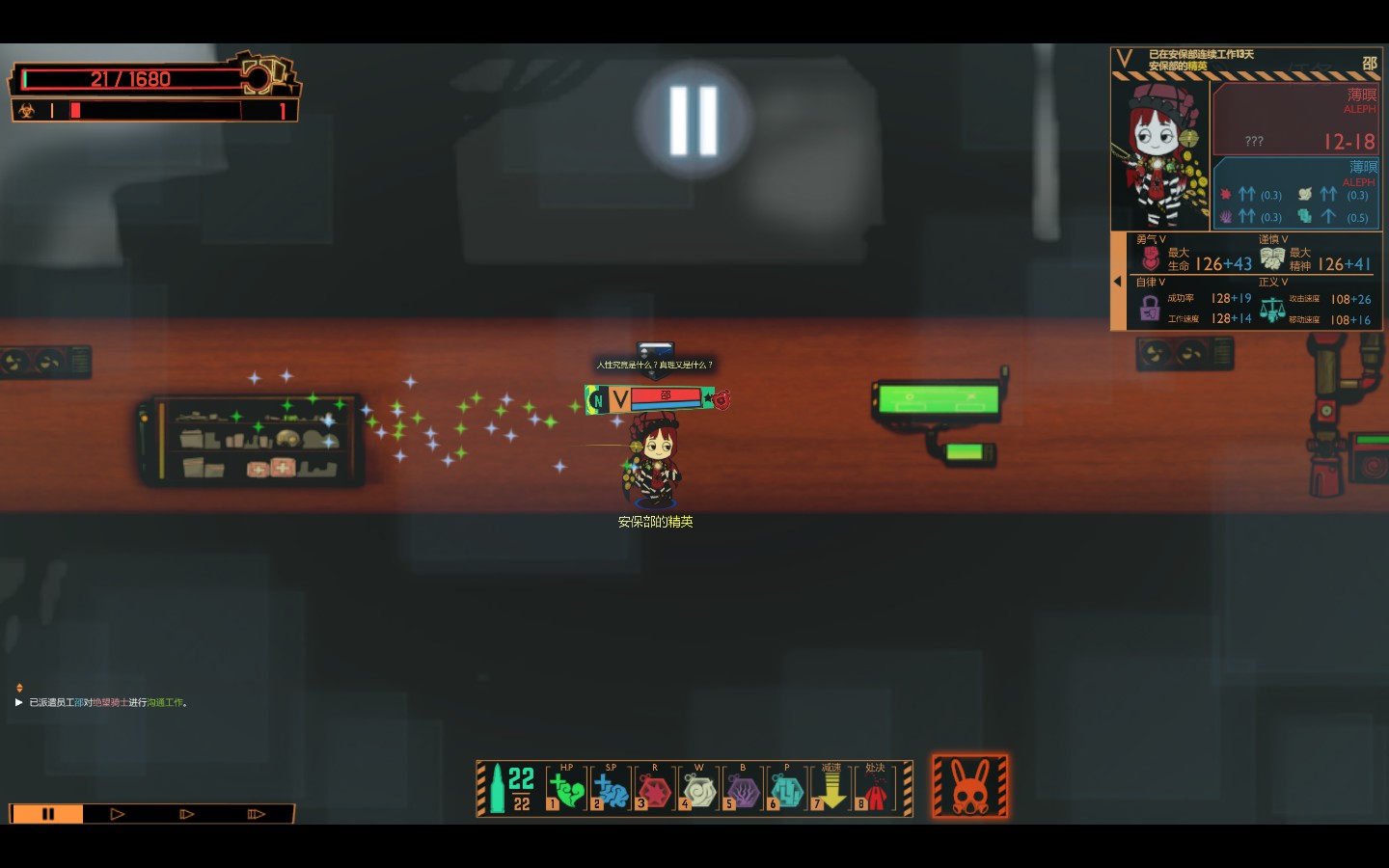The width and height of the screenshot is (1389, 868).
Task: Collapse the agent info panel side arrow
Action: click(x=1117, y=282)
